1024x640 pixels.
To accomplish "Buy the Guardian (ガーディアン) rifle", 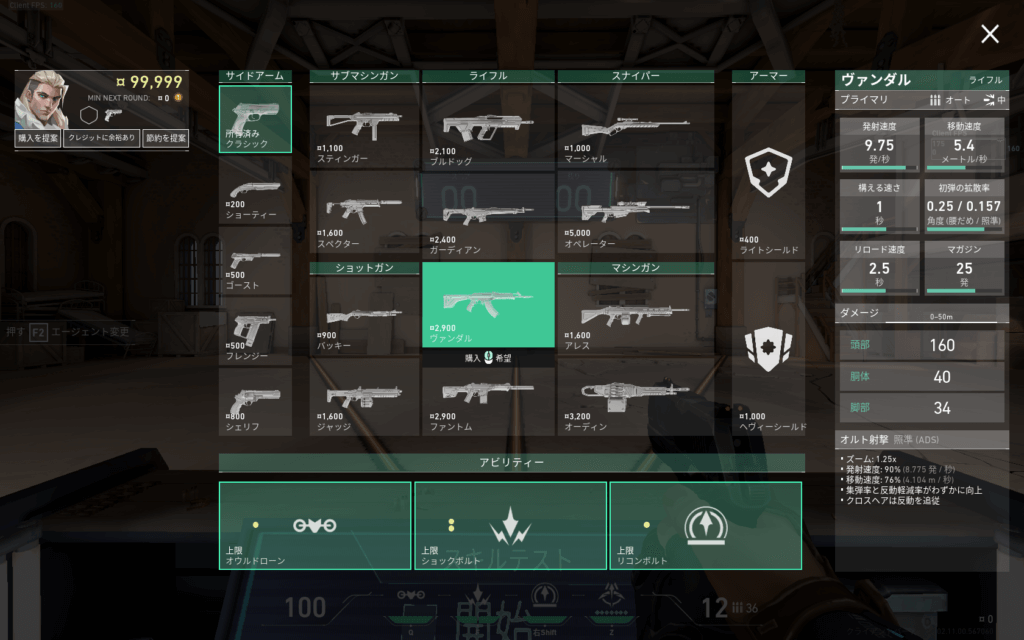I will [488, 214].
